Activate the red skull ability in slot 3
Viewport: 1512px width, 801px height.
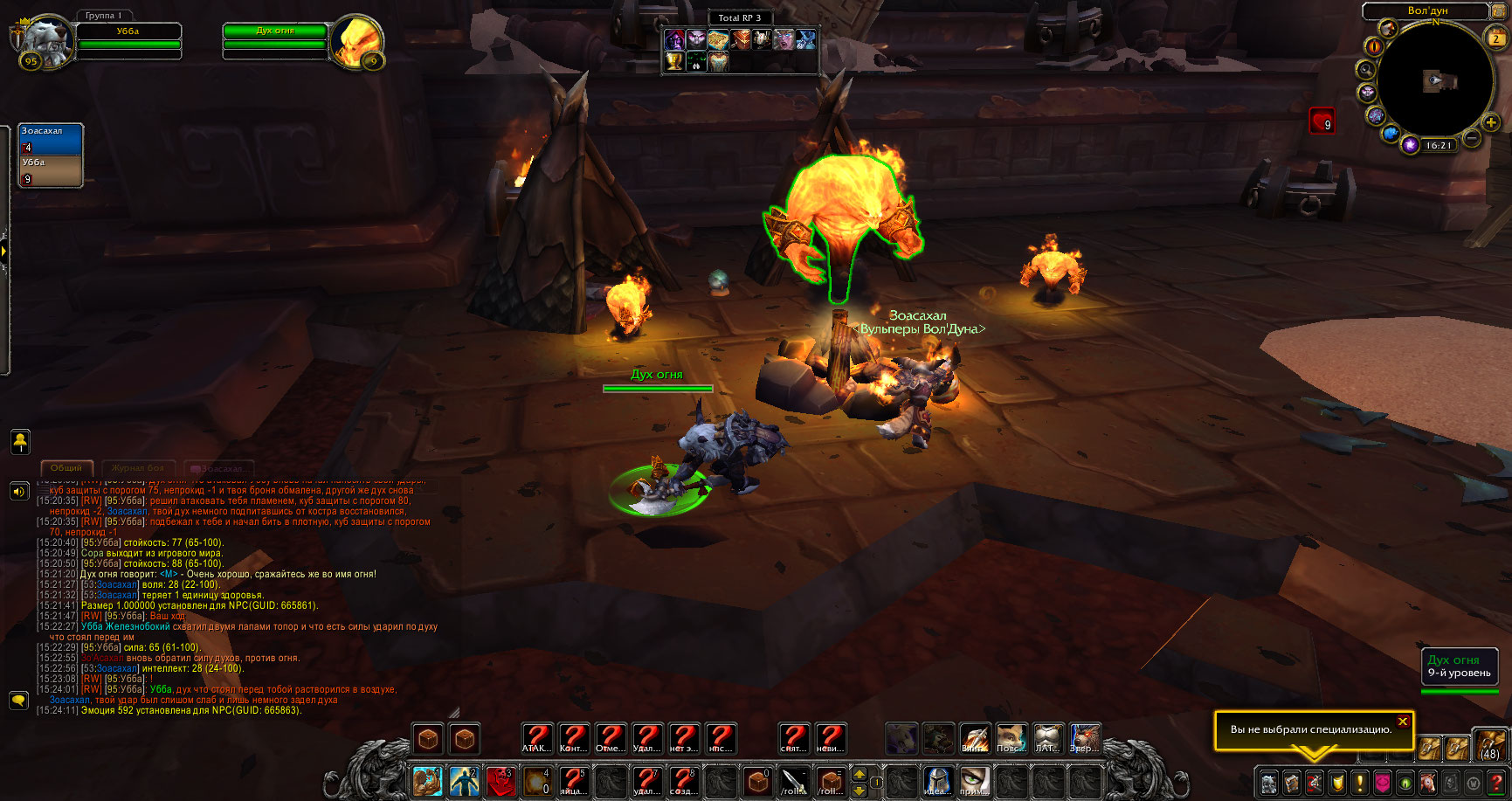(x=501, y=780)
